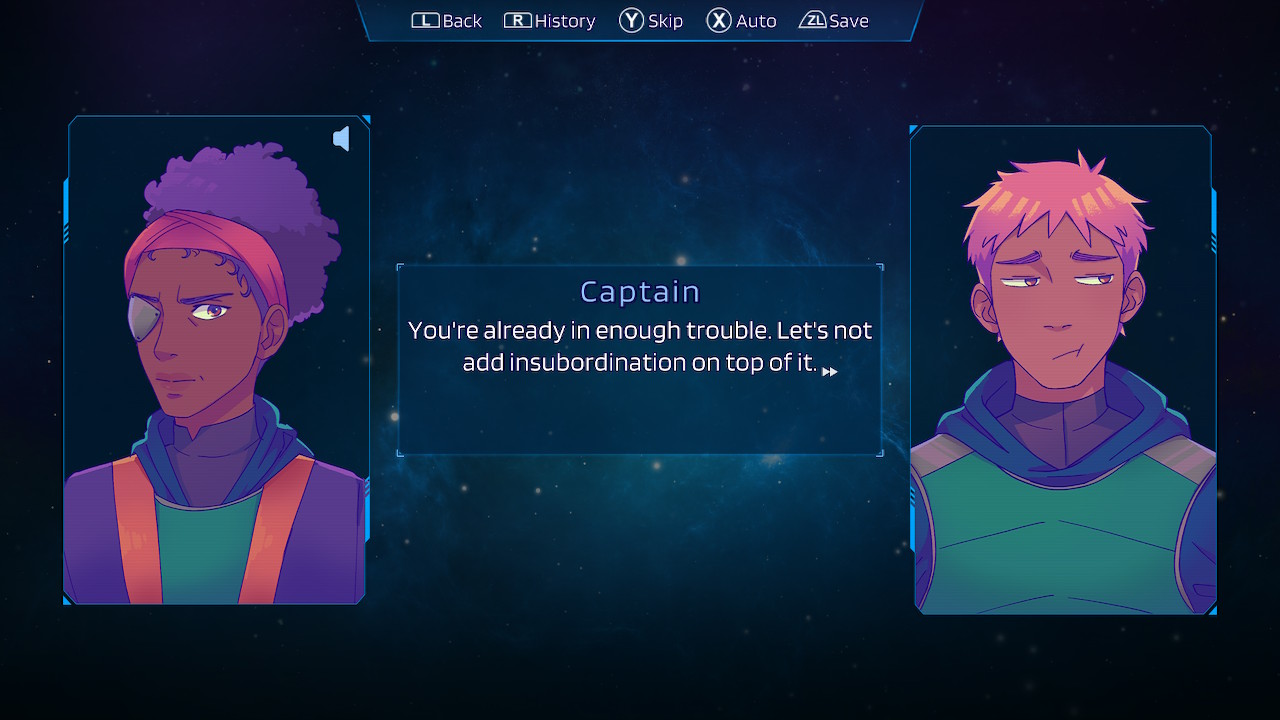
Task: Open the dialogue History log
Action: (550, 21)
